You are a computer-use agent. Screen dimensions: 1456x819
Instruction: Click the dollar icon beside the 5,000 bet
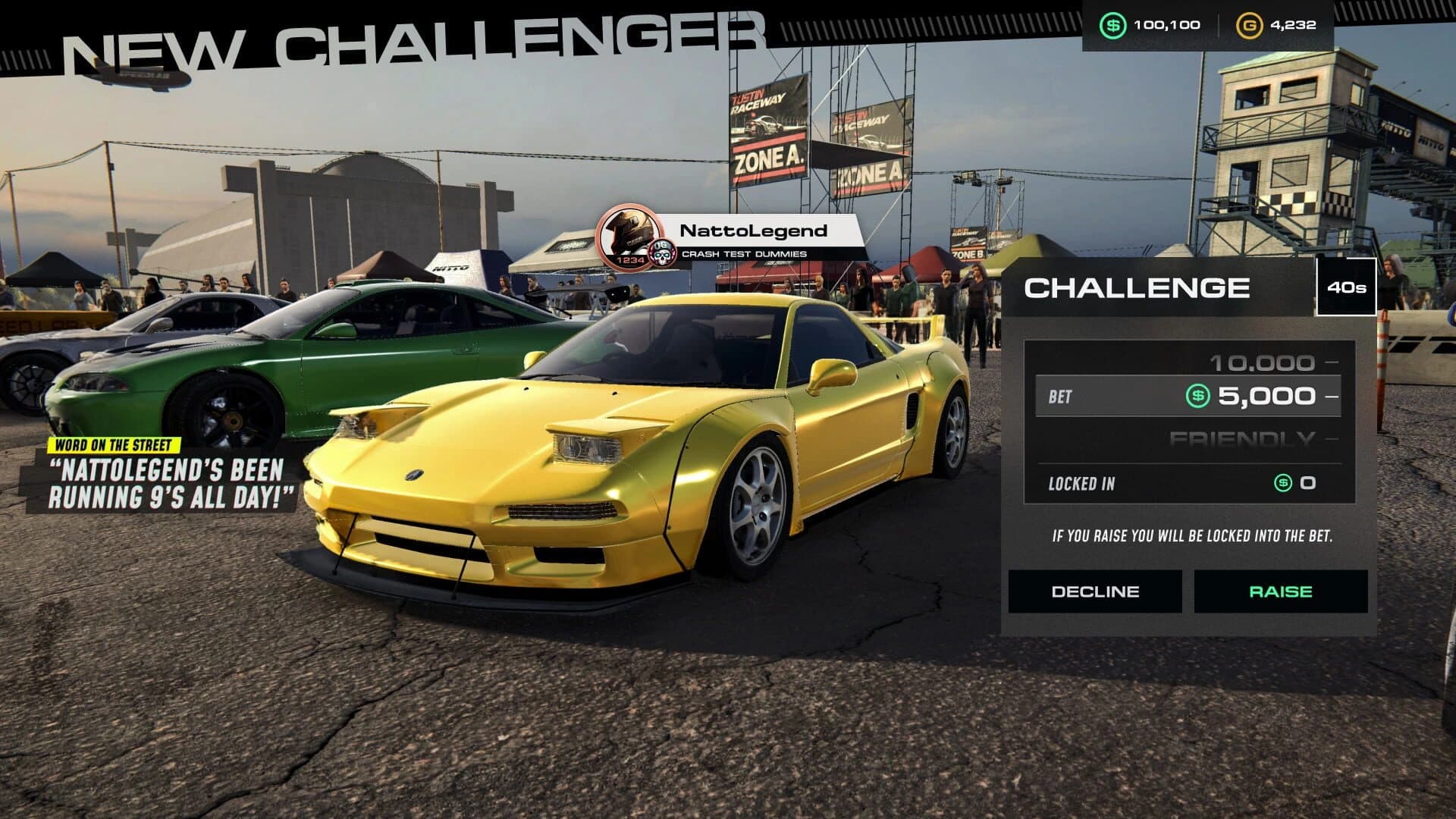coord(1197,397)
